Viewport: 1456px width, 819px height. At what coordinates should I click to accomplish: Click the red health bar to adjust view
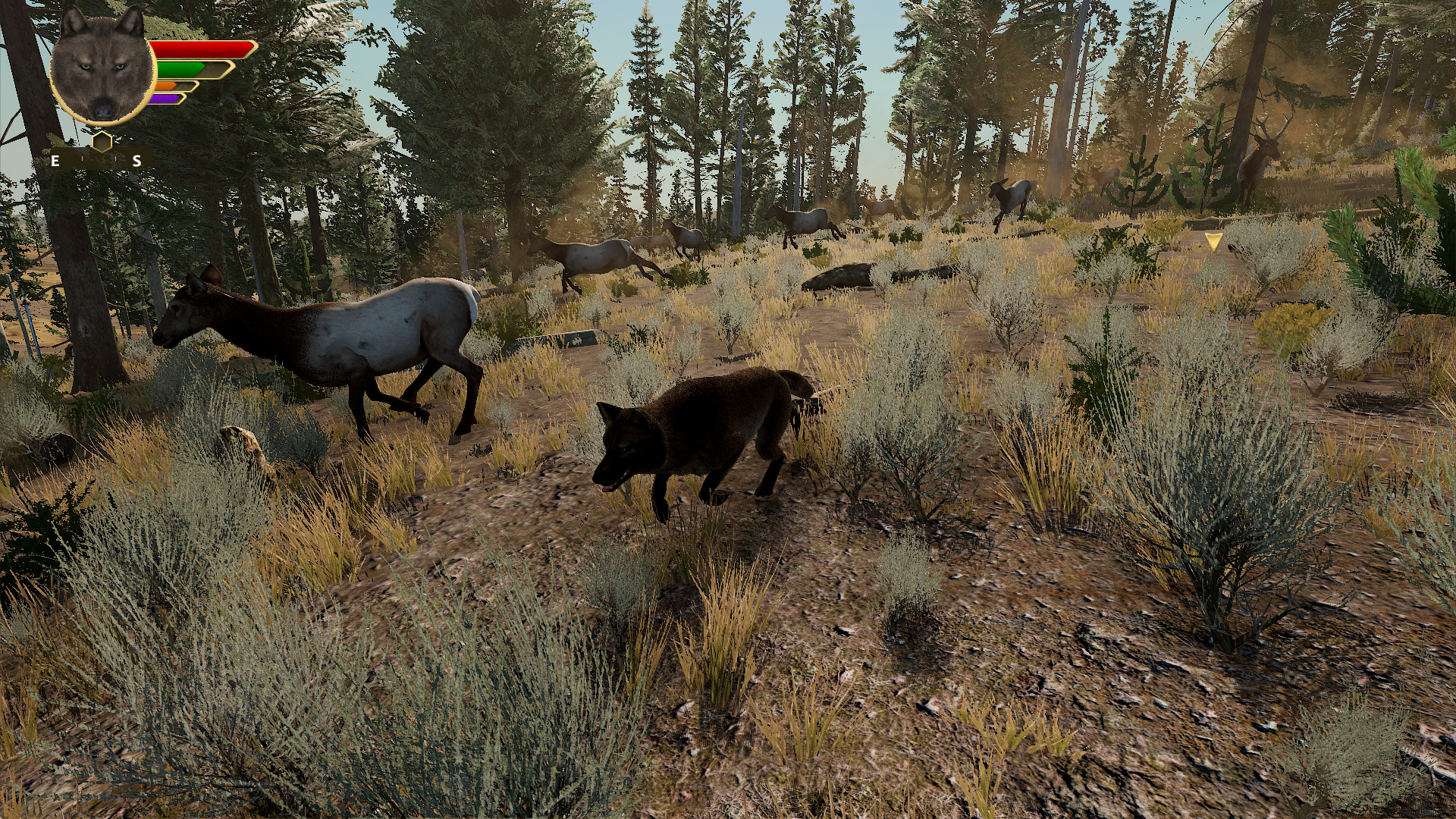coord(201,49)
